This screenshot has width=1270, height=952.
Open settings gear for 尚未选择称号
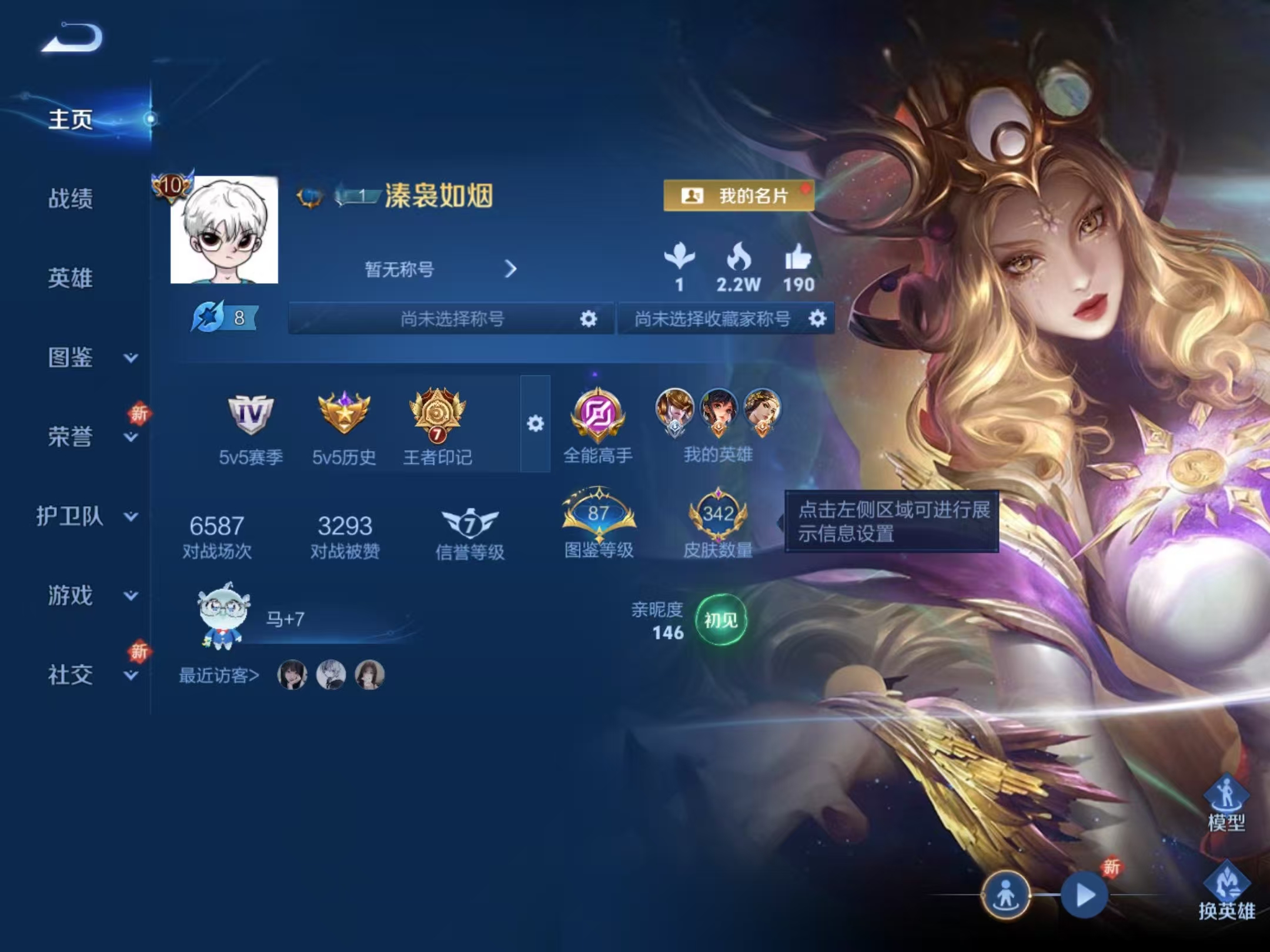point(588,319)
